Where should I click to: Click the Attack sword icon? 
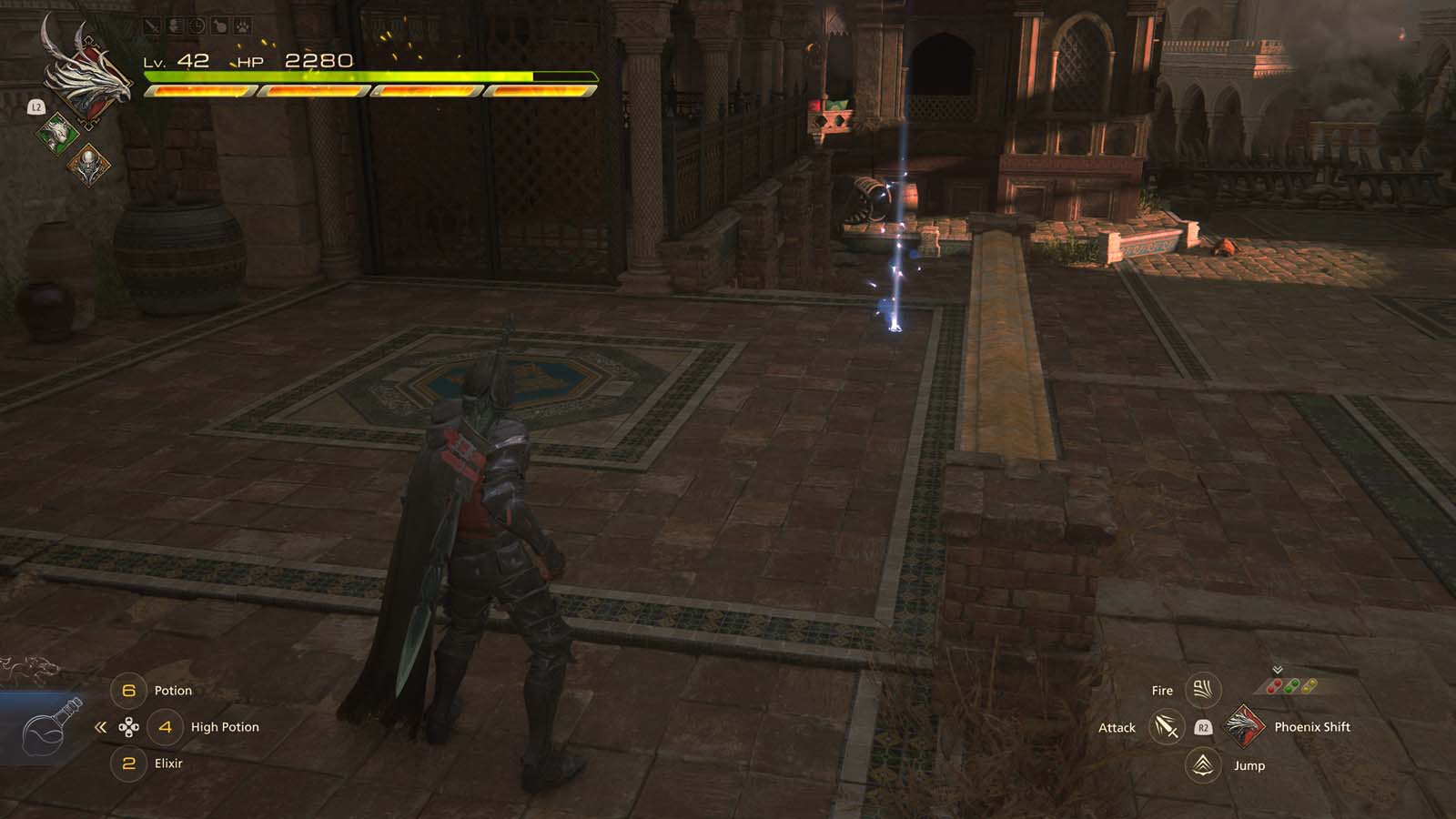(1166, 727)
